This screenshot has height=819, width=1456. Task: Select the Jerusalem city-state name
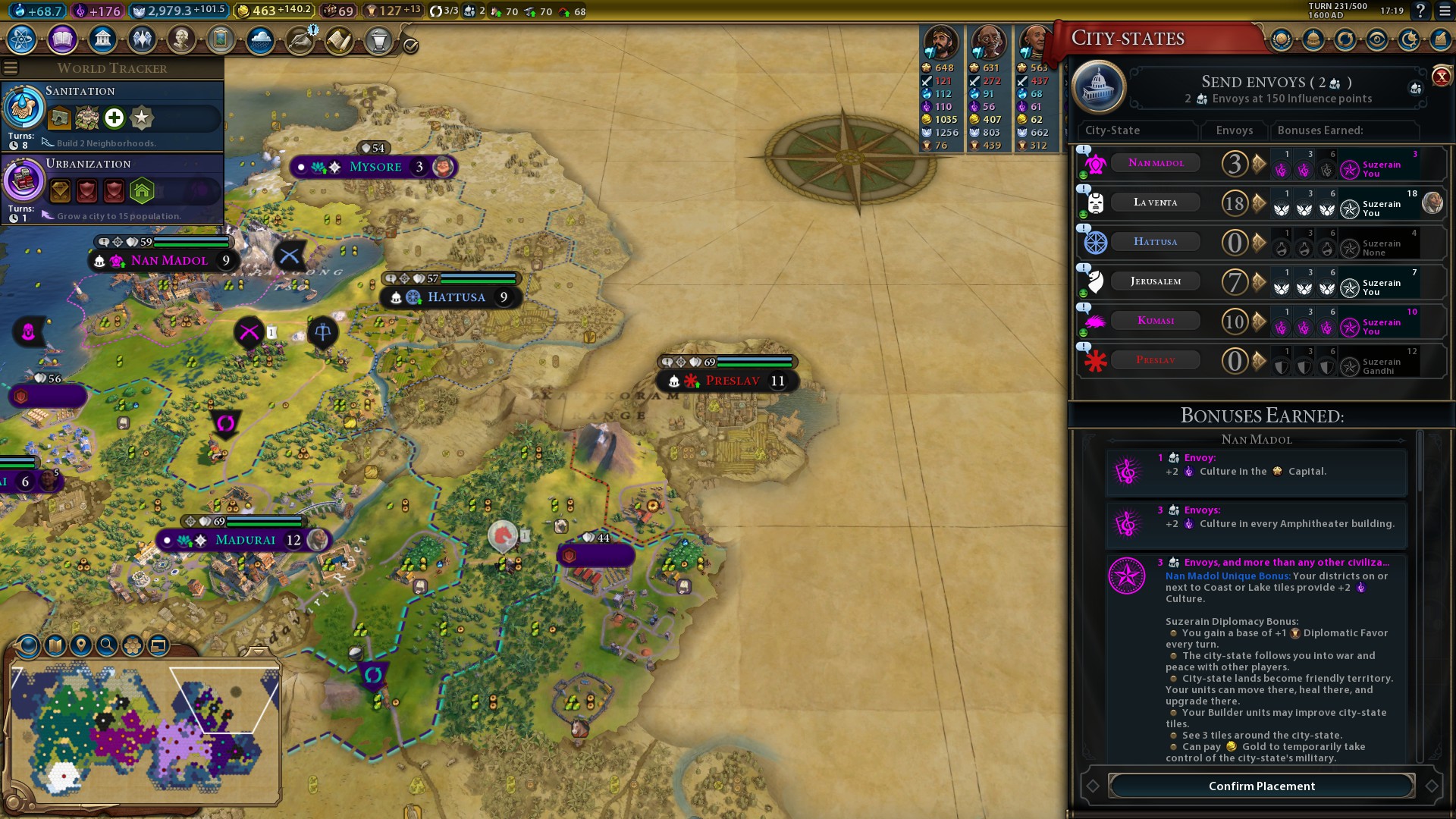click(x=1155, y=281)
